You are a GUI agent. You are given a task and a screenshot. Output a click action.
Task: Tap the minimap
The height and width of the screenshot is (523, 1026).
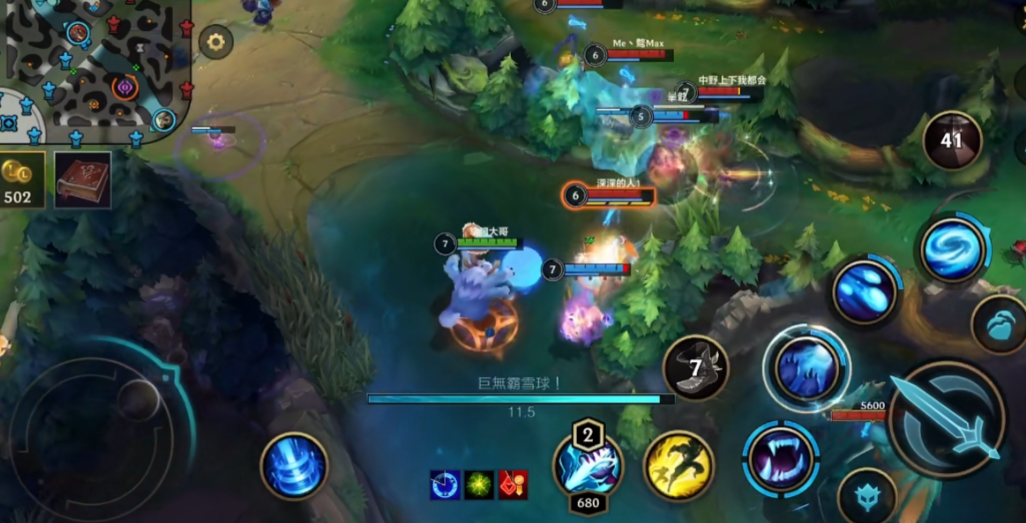pyautogui.click(x=95, y=68)
